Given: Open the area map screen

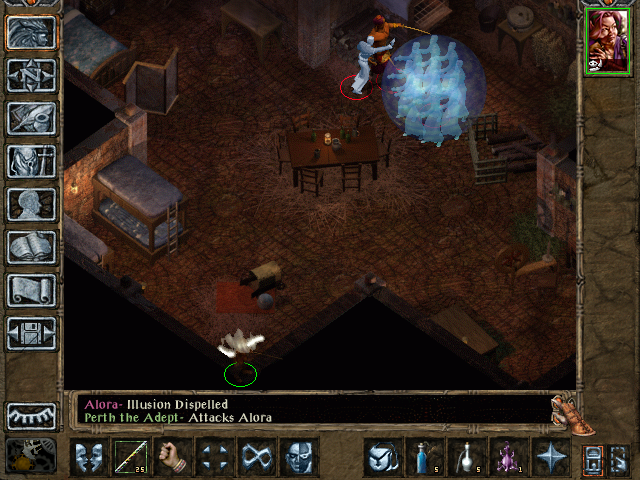Looking at the screenshot, I should click(32, 75).
